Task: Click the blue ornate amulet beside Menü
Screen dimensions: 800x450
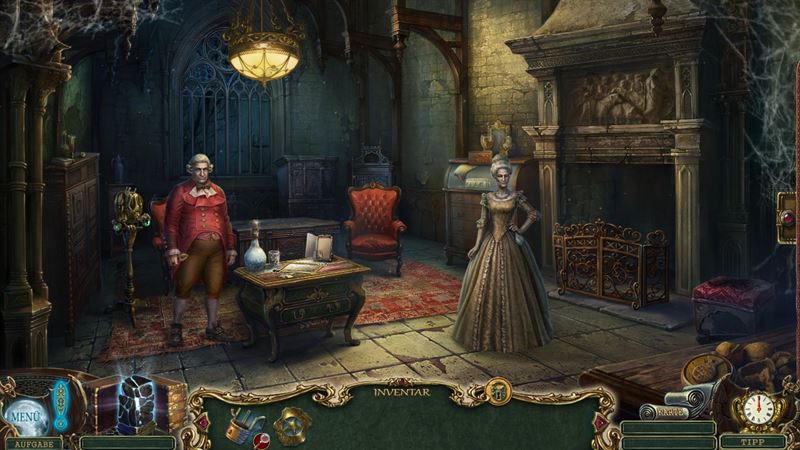Action: click(60, 405)
